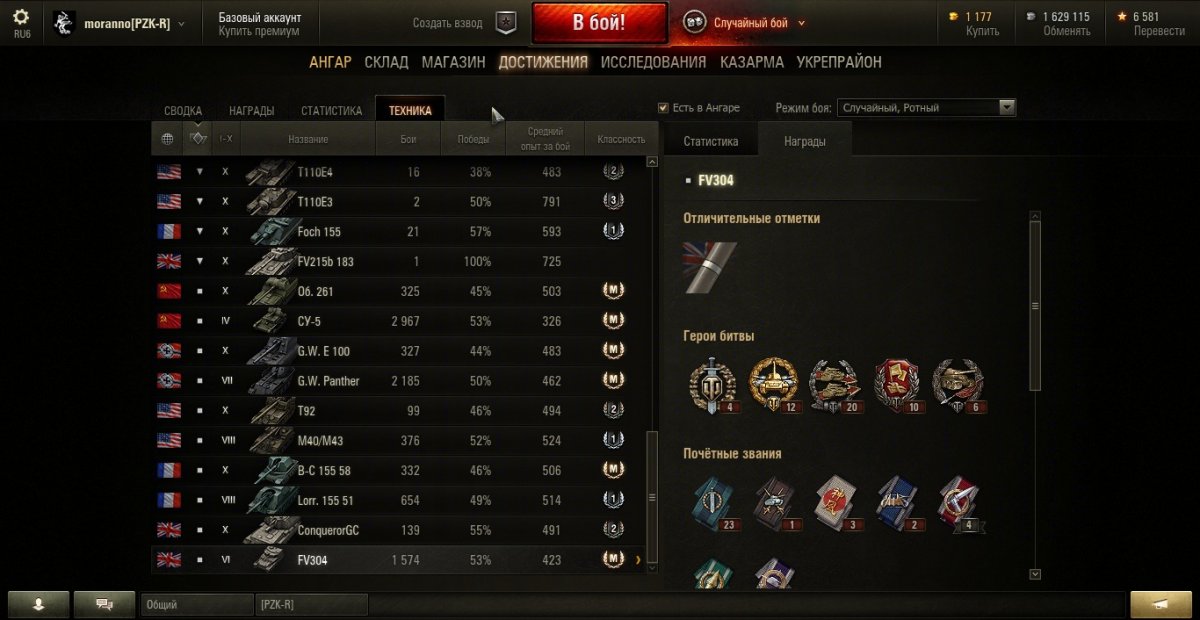The height and width of the screenshot is (620, 1200).
Task: Select the G.W. Panther vehicle row
Action: pyautogui.click(x=400, y=381)
